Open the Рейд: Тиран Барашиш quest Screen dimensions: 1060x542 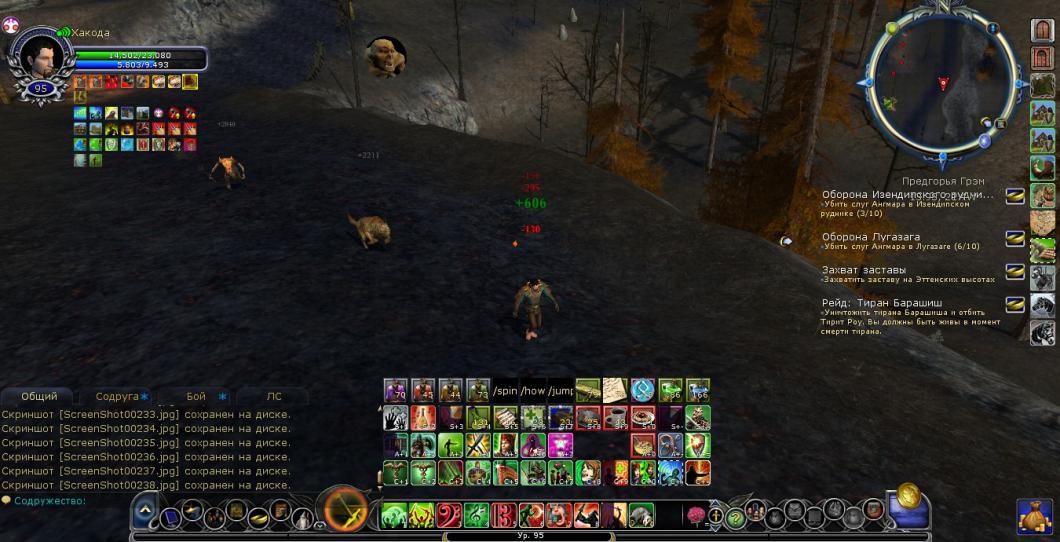[x=880, y=302]
